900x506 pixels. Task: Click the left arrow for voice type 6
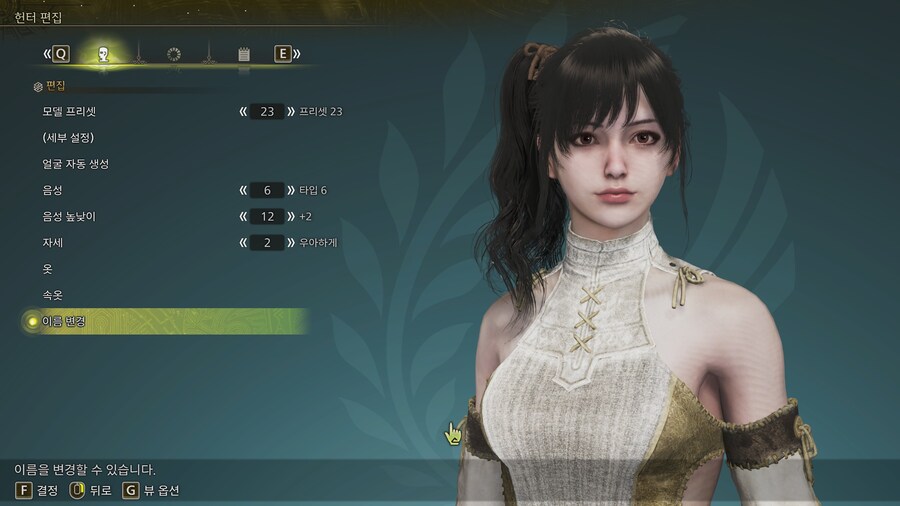(243, 190)
